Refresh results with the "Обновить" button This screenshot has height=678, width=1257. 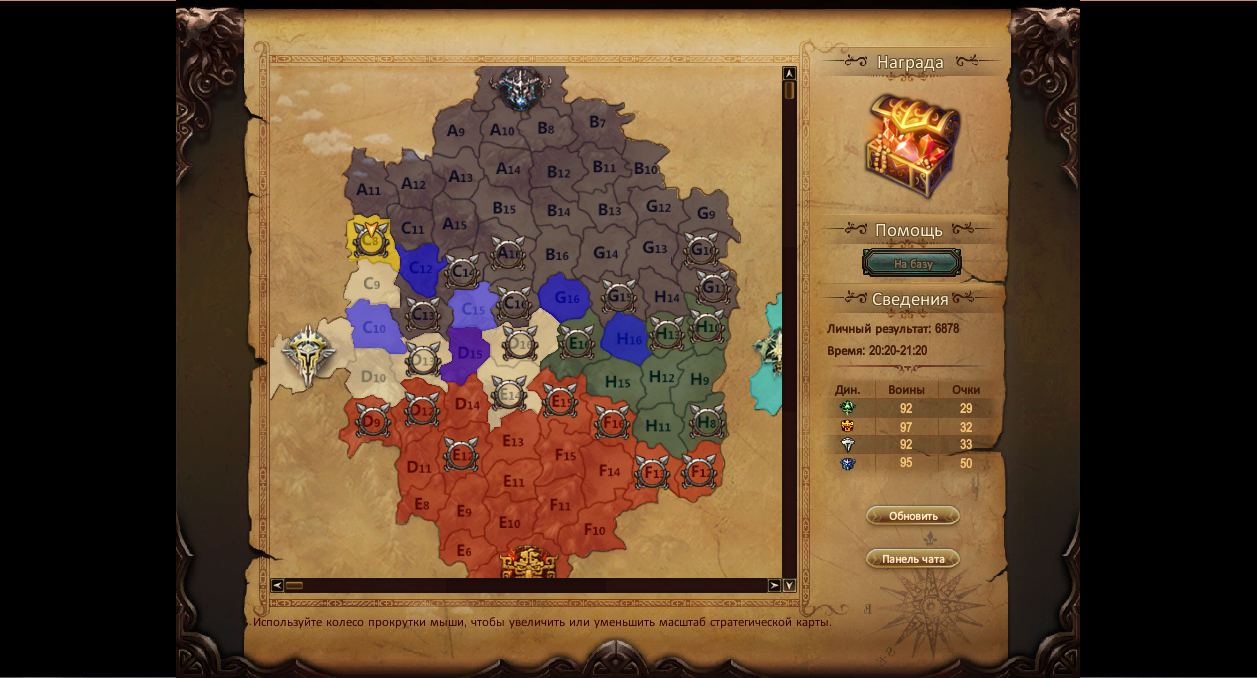(913, 516)
